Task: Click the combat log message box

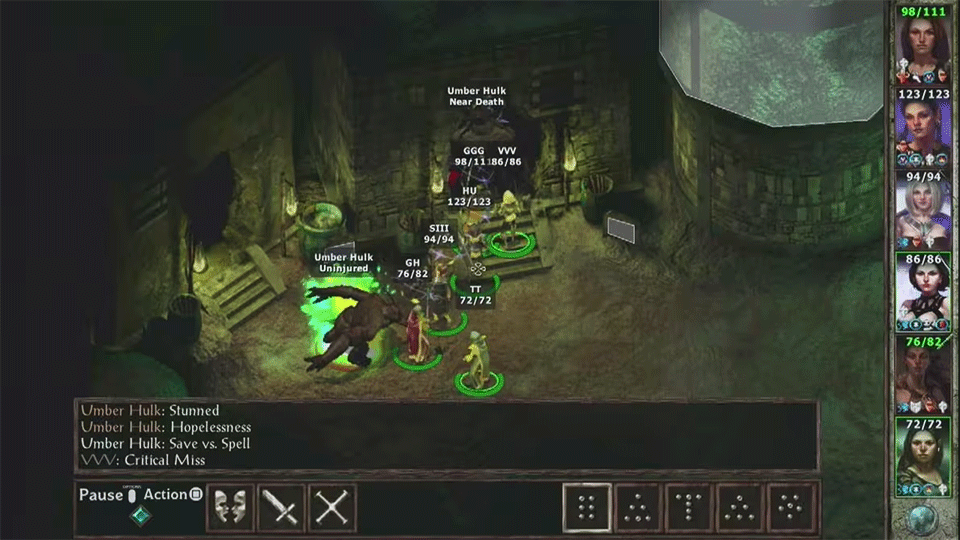Action: tap(446, 436)
